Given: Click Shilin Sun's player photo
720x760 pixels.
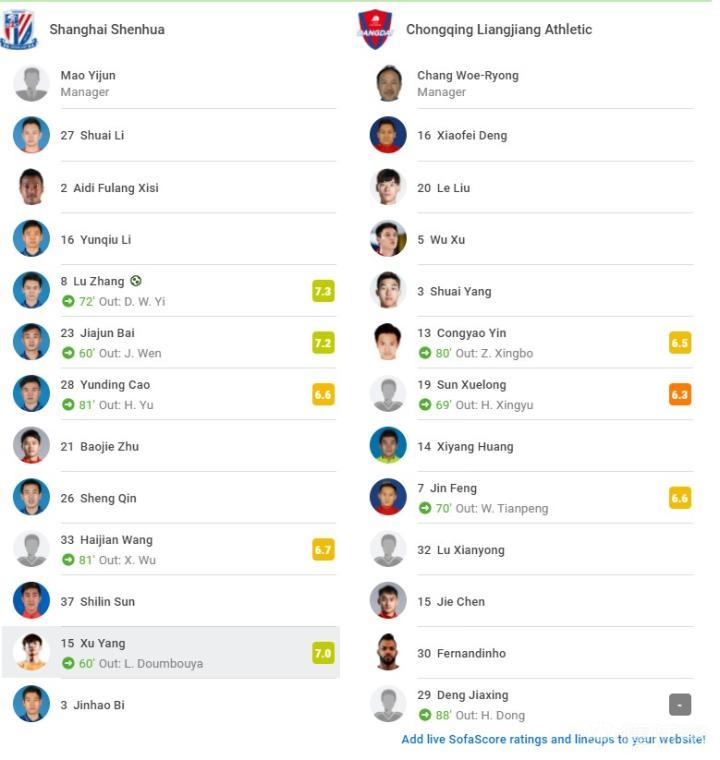Looking at the screenshot, I should [31, 601].
